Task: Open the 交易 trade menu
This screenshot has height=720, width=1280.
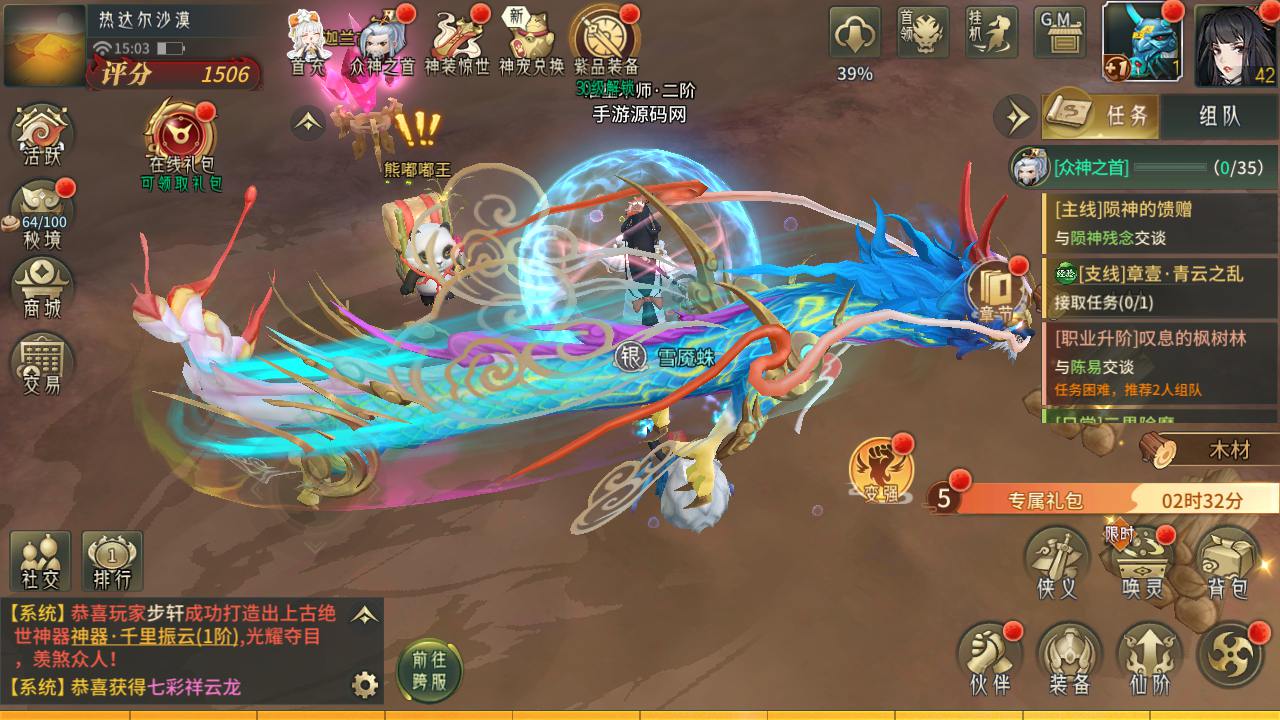Action: pos(42,363)
